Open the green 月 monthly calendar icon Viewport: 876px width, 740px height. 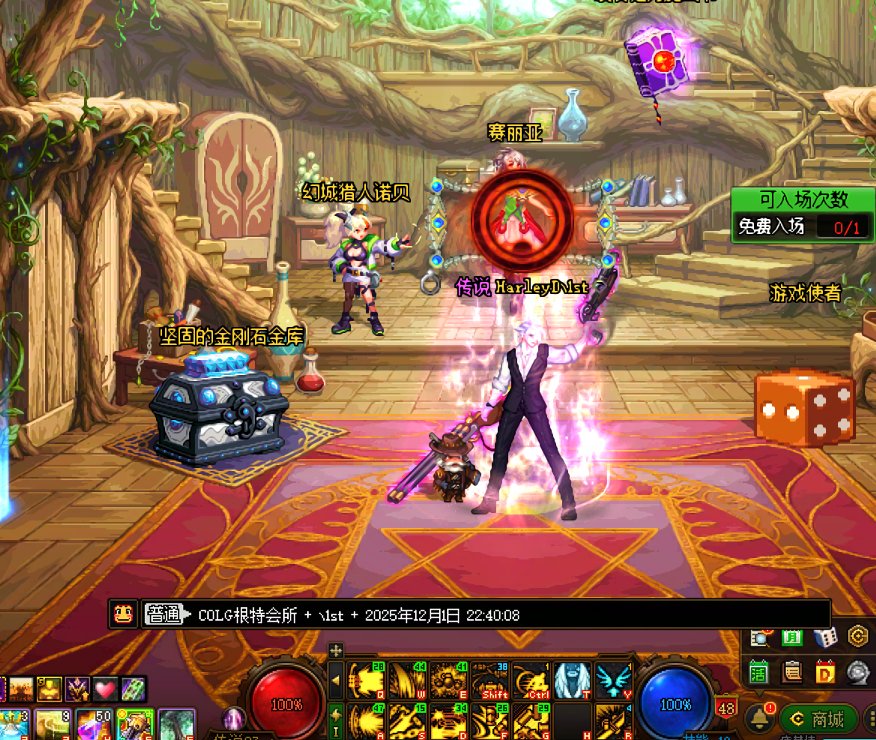point(792,637)
